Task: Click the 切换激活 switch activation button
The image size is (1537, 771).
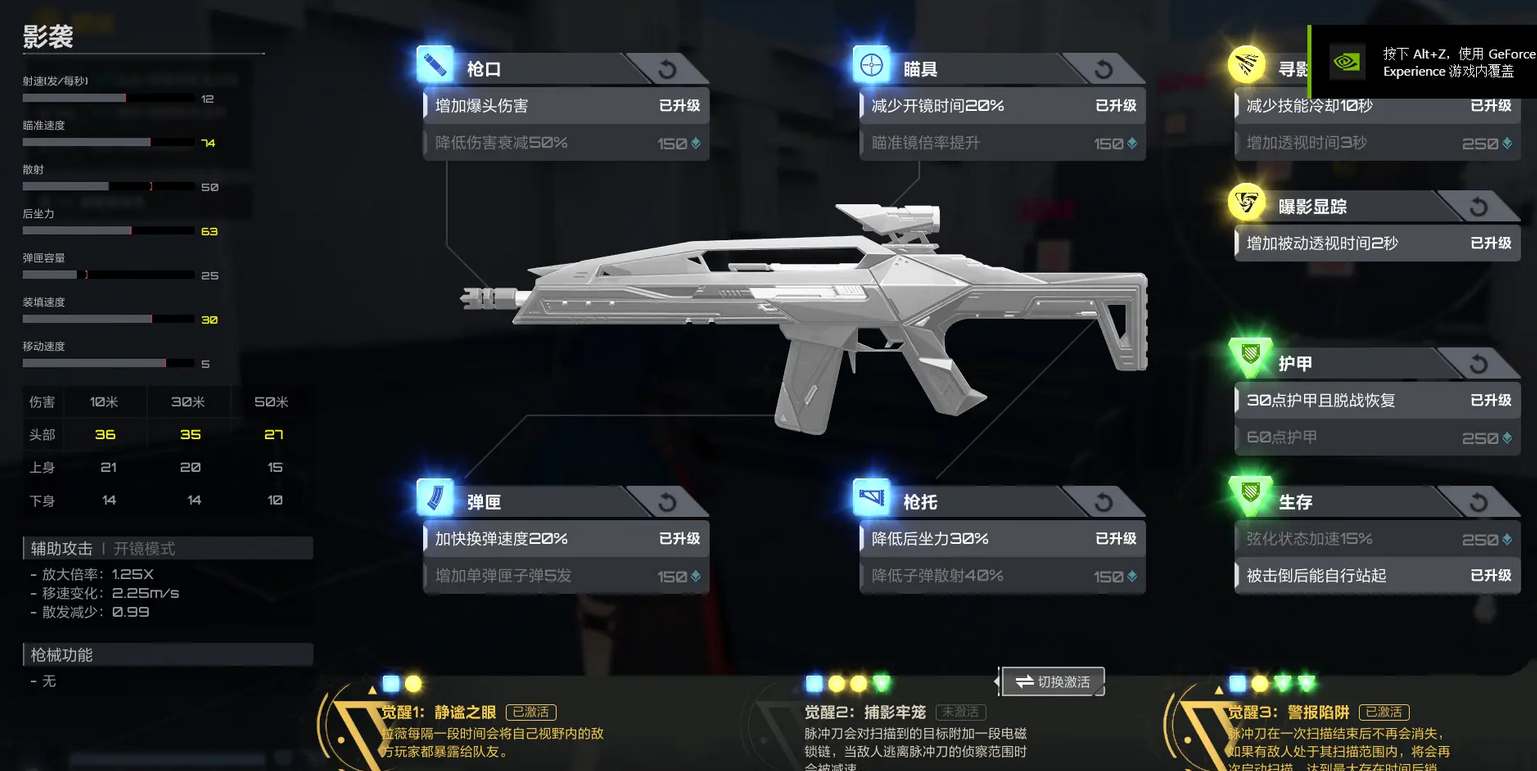Action: click(x=1054, y=682)
